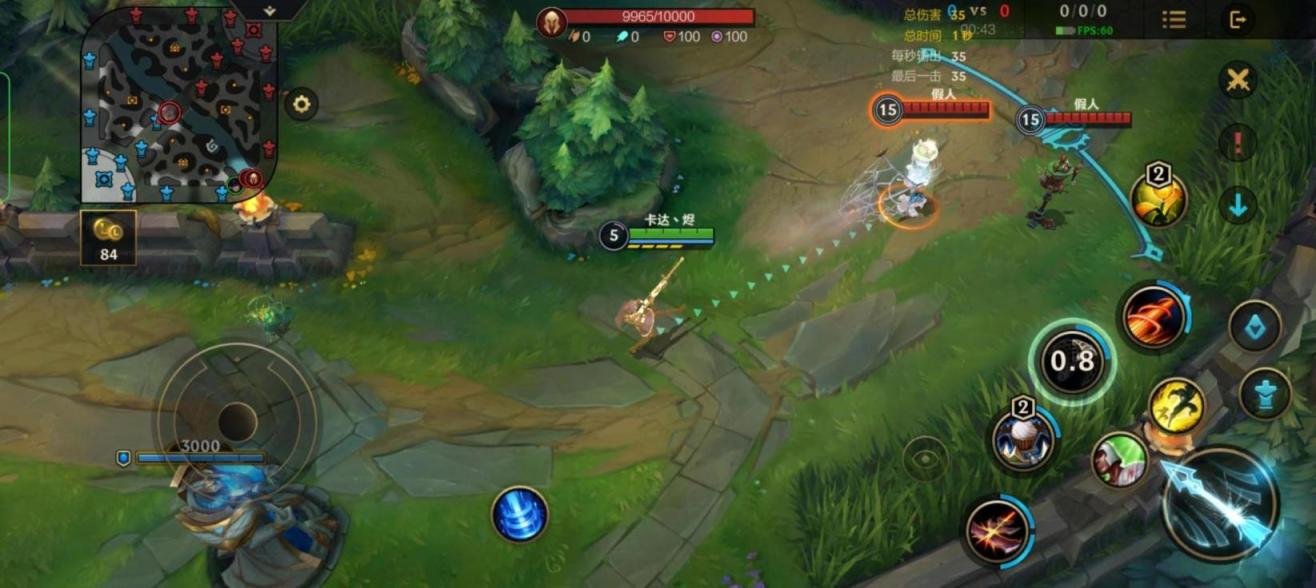The width and height of the screenshot is (1316, 588).
Task: Open settings with the gear icon
Action: point(301,103)
